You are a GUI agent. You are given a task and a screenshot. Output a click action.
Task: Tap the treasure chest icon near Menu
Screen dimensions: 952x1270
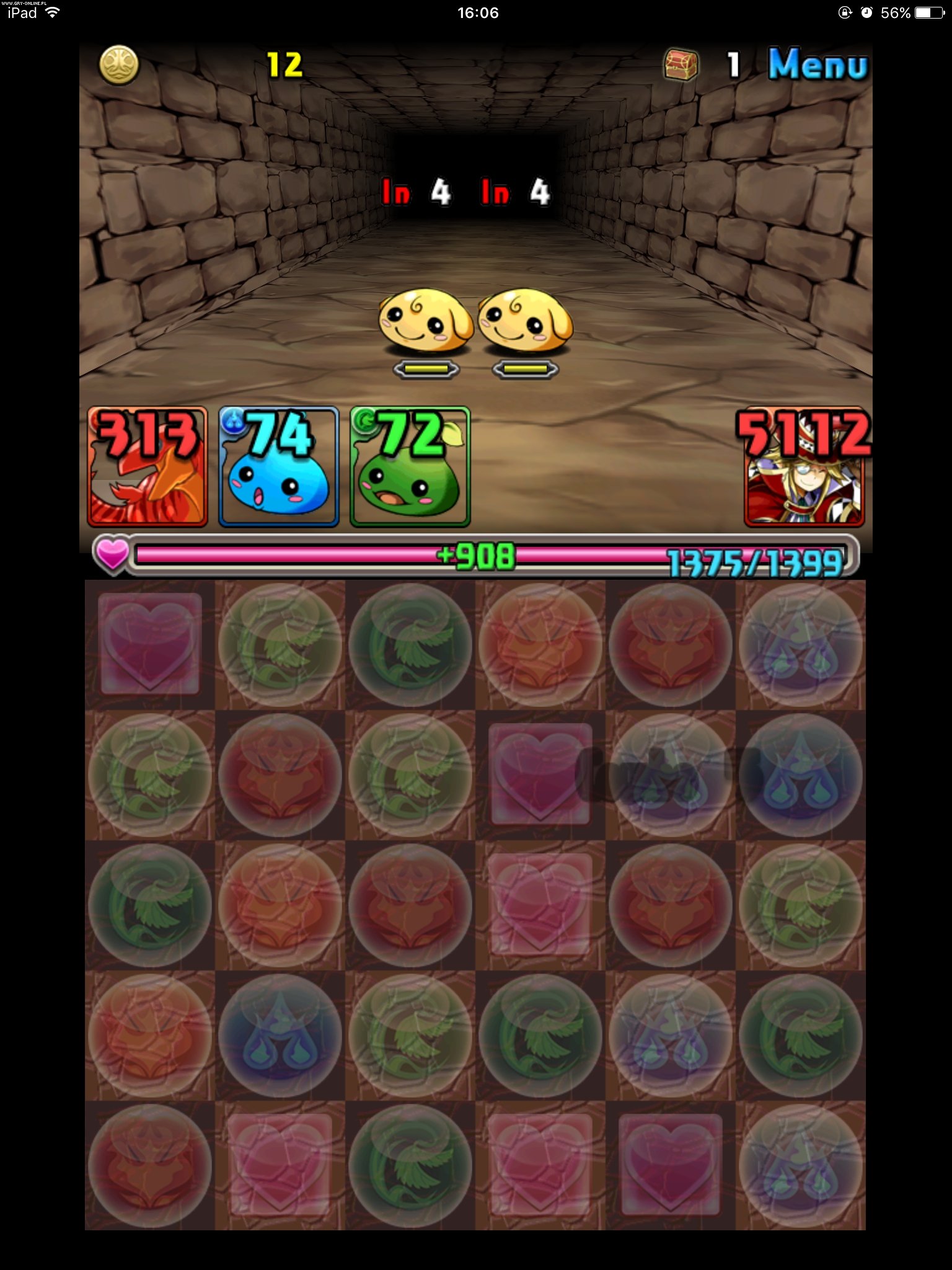(683, 62)
